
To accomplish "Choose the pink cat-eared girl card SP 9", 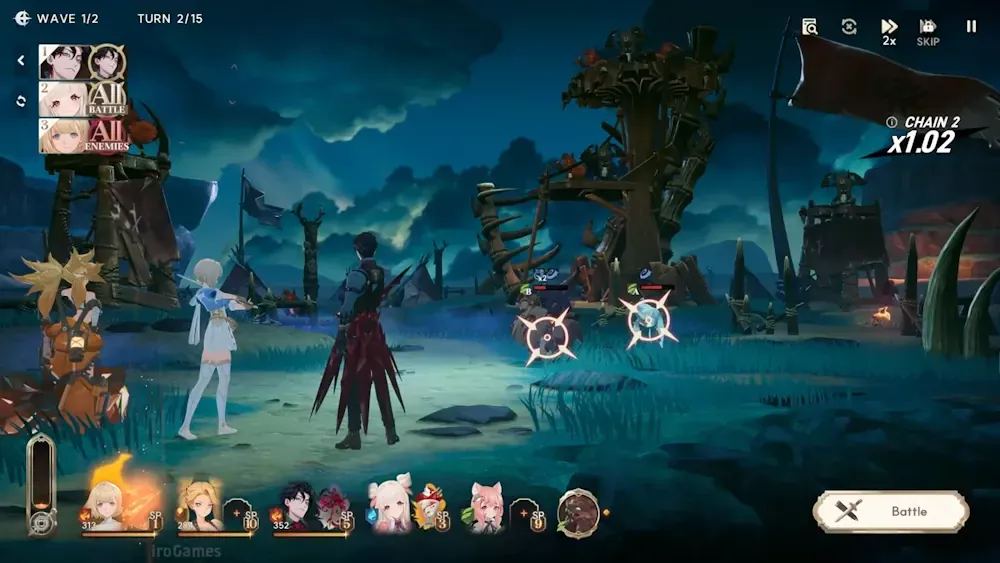I will coord(498,508).
